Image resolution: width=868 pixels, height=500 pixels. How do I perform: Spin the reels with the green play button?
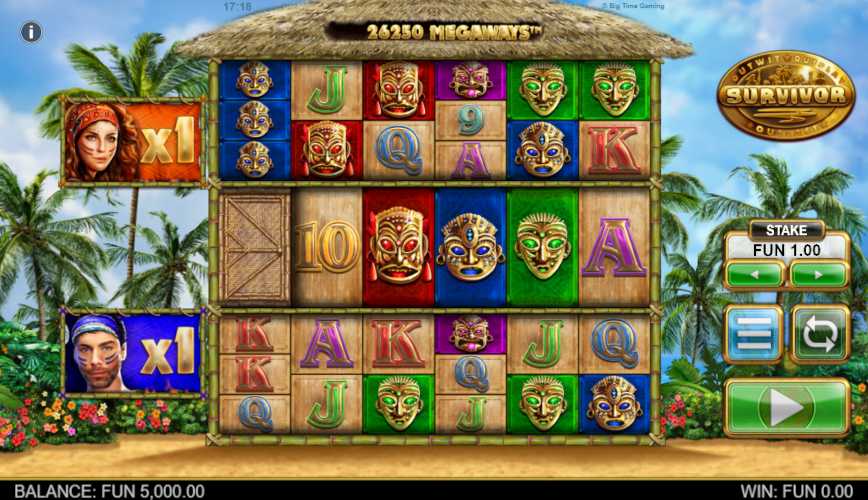pyautogui.click(x=786, y=407)
